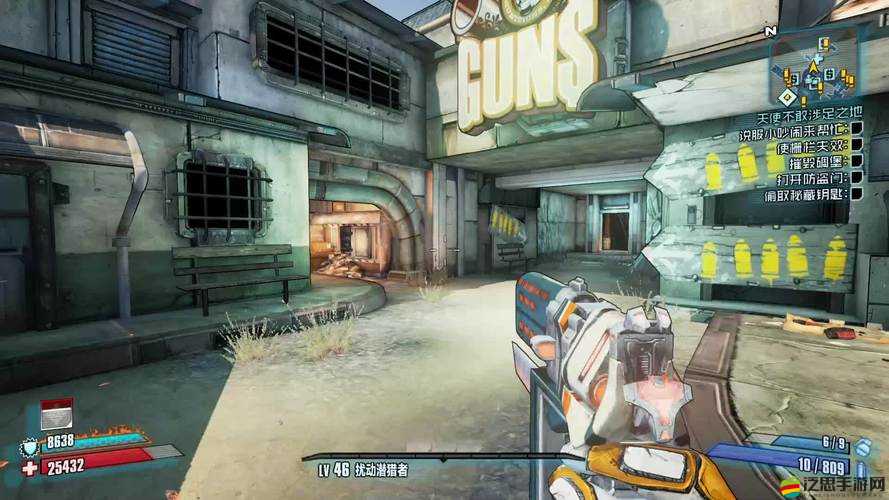Tick the 摧毁碉堡 objective box

[855, 162]
